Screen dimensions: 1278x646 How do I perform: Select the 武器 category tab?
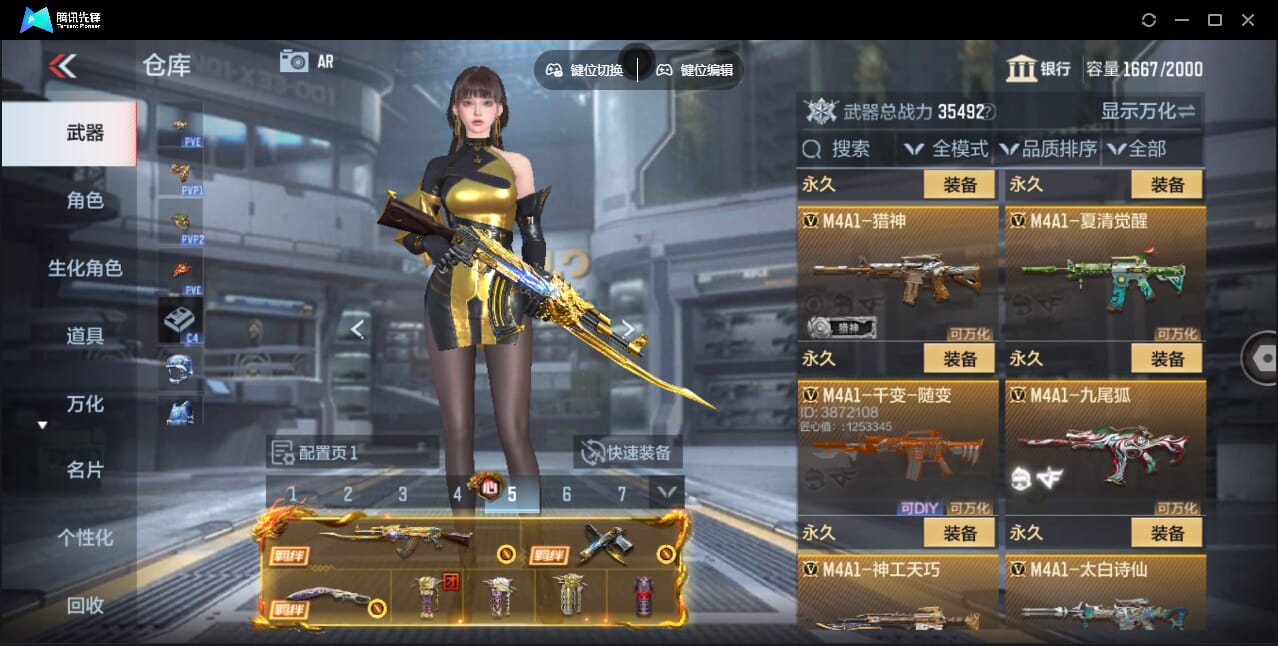click(85, 133)
